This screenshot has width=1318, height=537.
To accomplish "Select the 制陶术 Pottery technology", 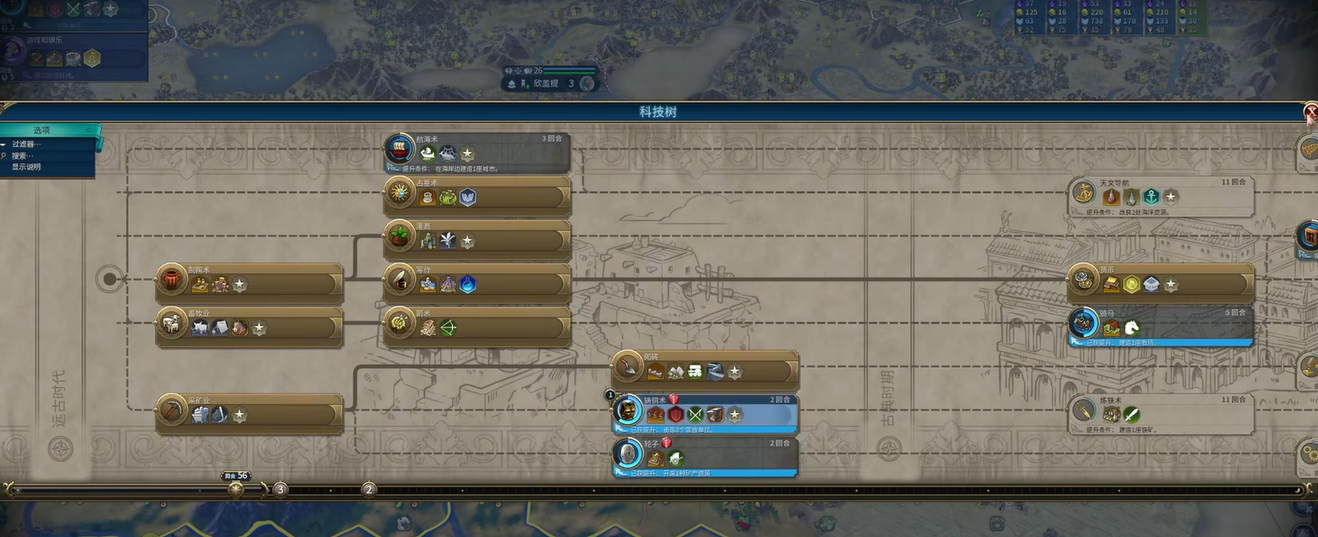I will 249,284.
